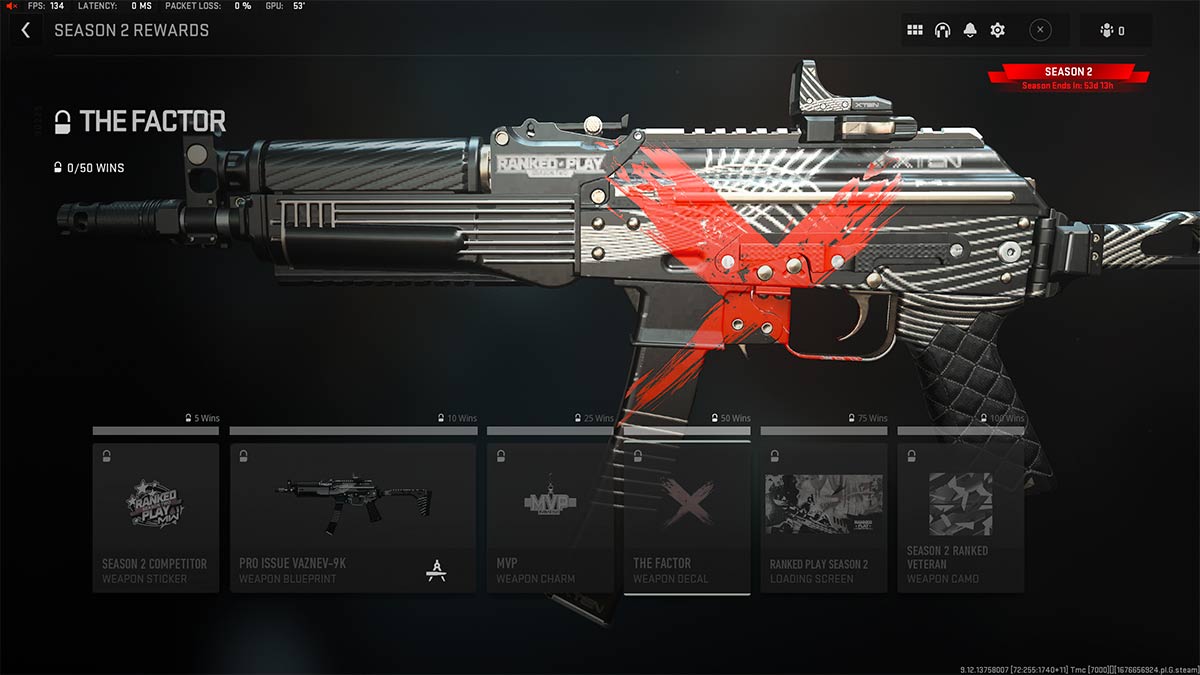1200x675 pixels.
Task: Open the grid menu icon
Action: pyautogui.click(x=914, y=30)
